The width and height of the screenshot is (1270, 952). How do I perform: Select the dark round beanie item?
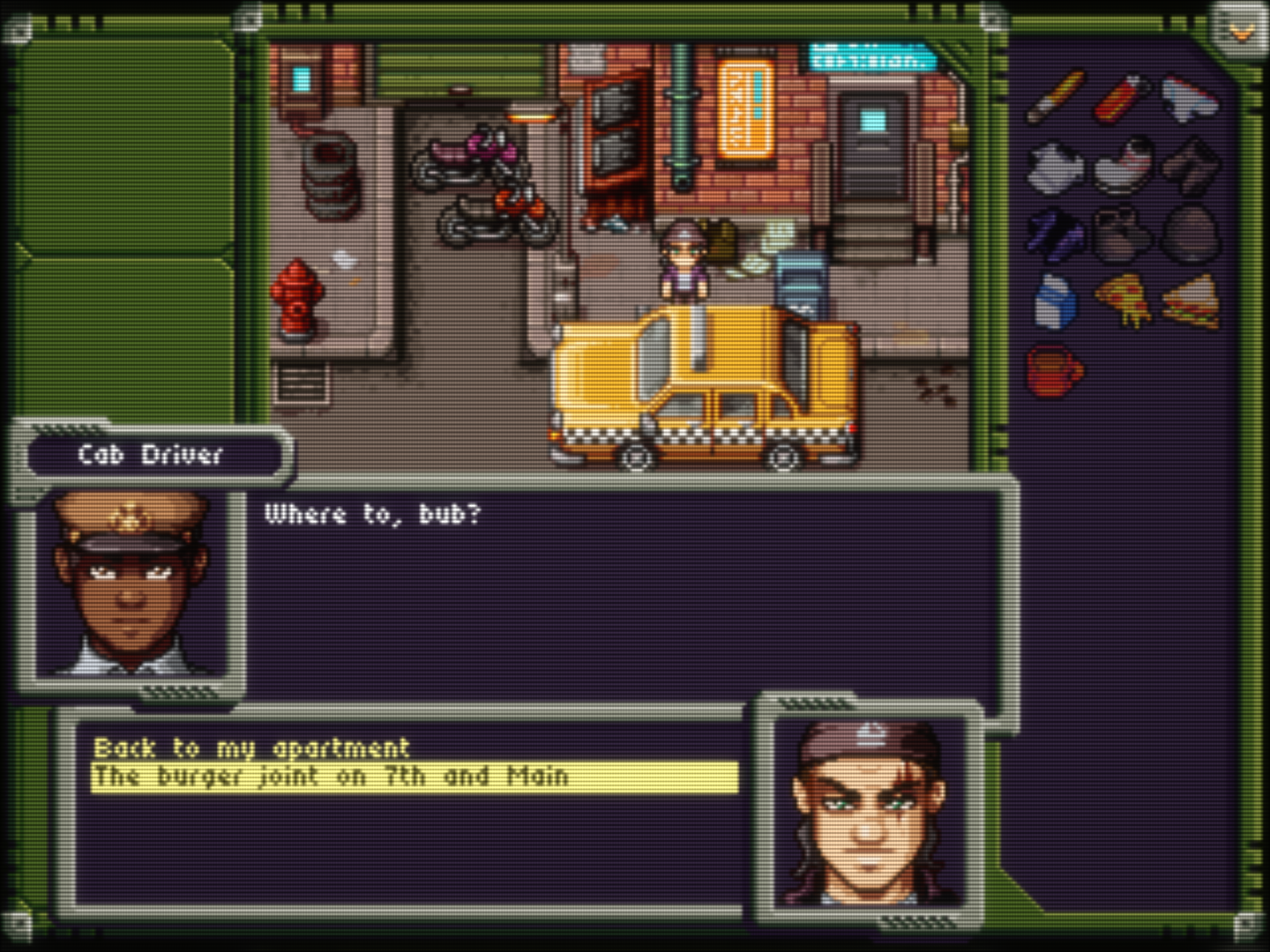click(1190, 234)
